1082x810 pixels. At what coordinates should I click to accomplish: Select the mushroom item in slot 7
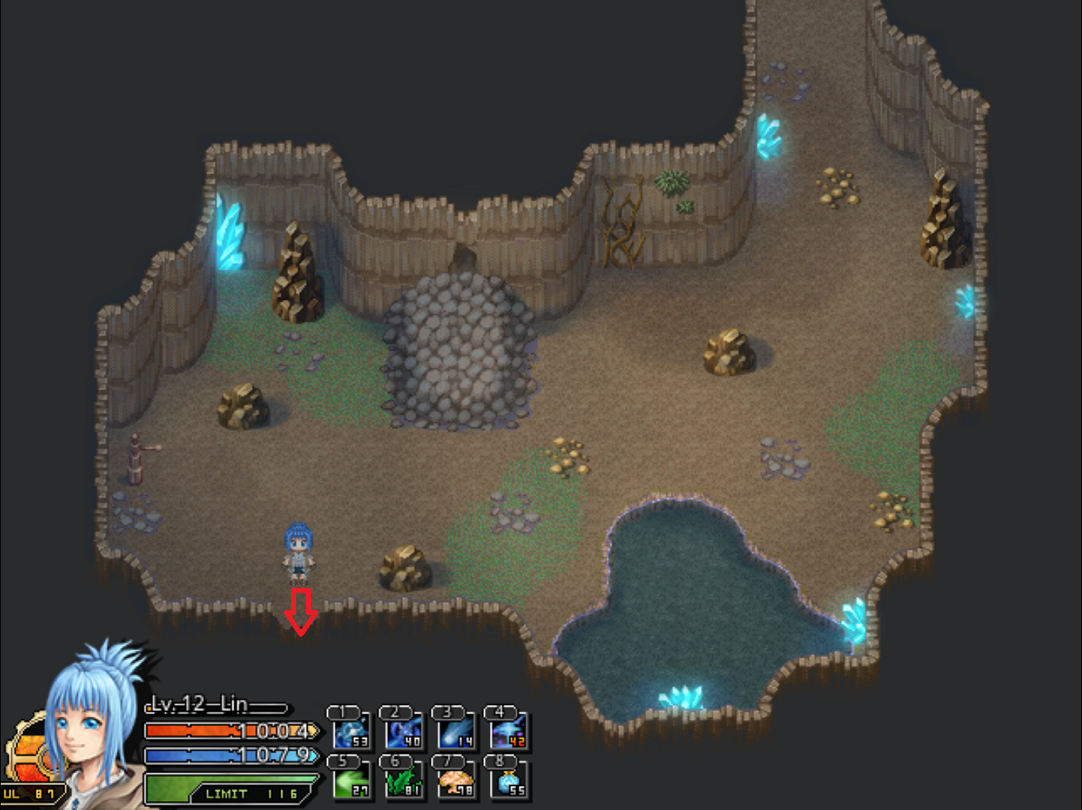click(x=456, y=780)
